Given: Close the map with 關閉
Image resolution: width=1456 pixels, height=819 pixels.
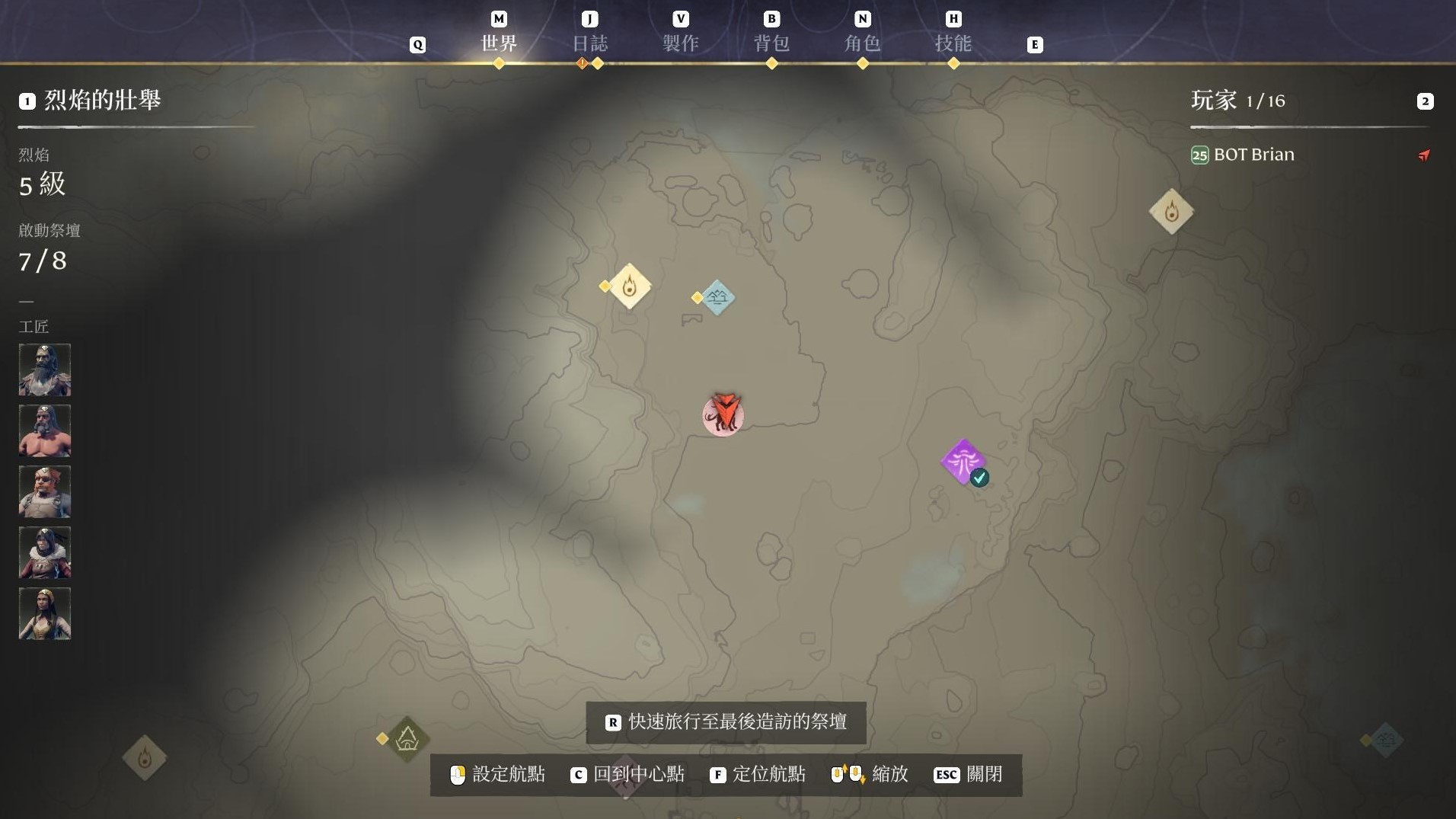Looking at the screenshot, I should [968, 775].
